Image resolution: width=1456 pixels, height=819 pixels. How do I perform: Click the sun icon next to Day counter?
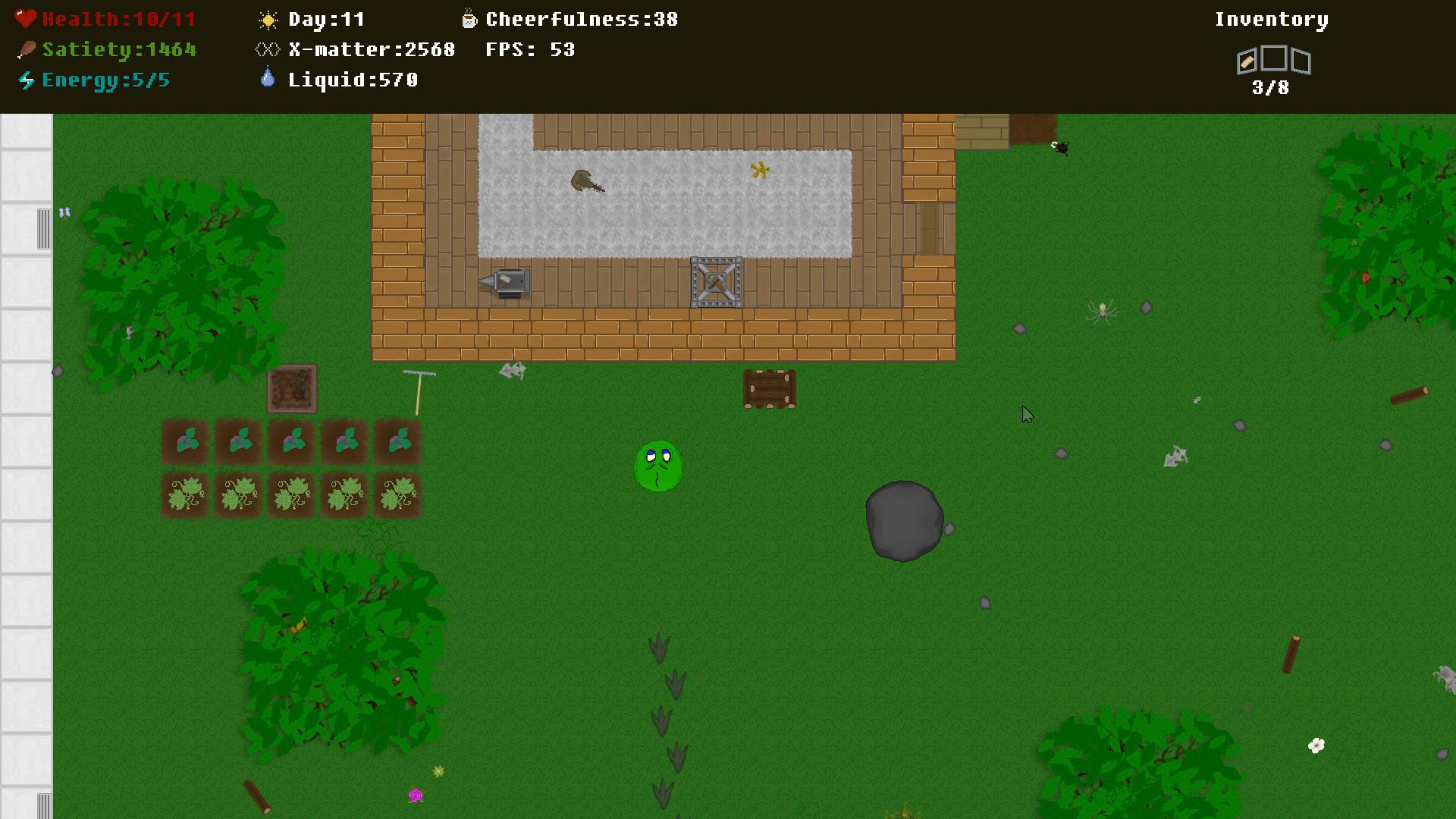[267, 18]
